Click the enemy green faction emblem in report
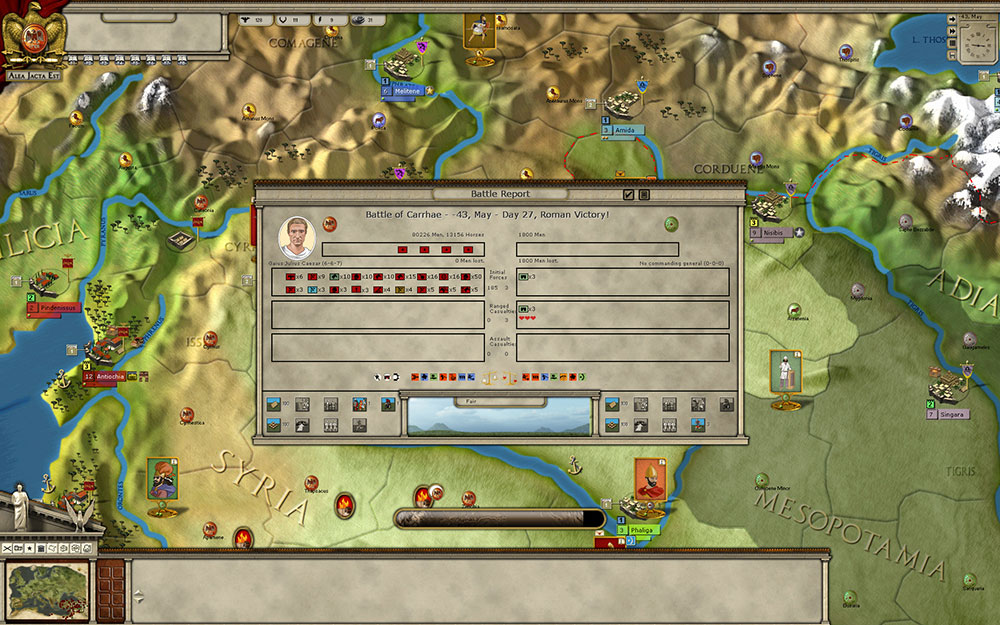 [671, 224]
